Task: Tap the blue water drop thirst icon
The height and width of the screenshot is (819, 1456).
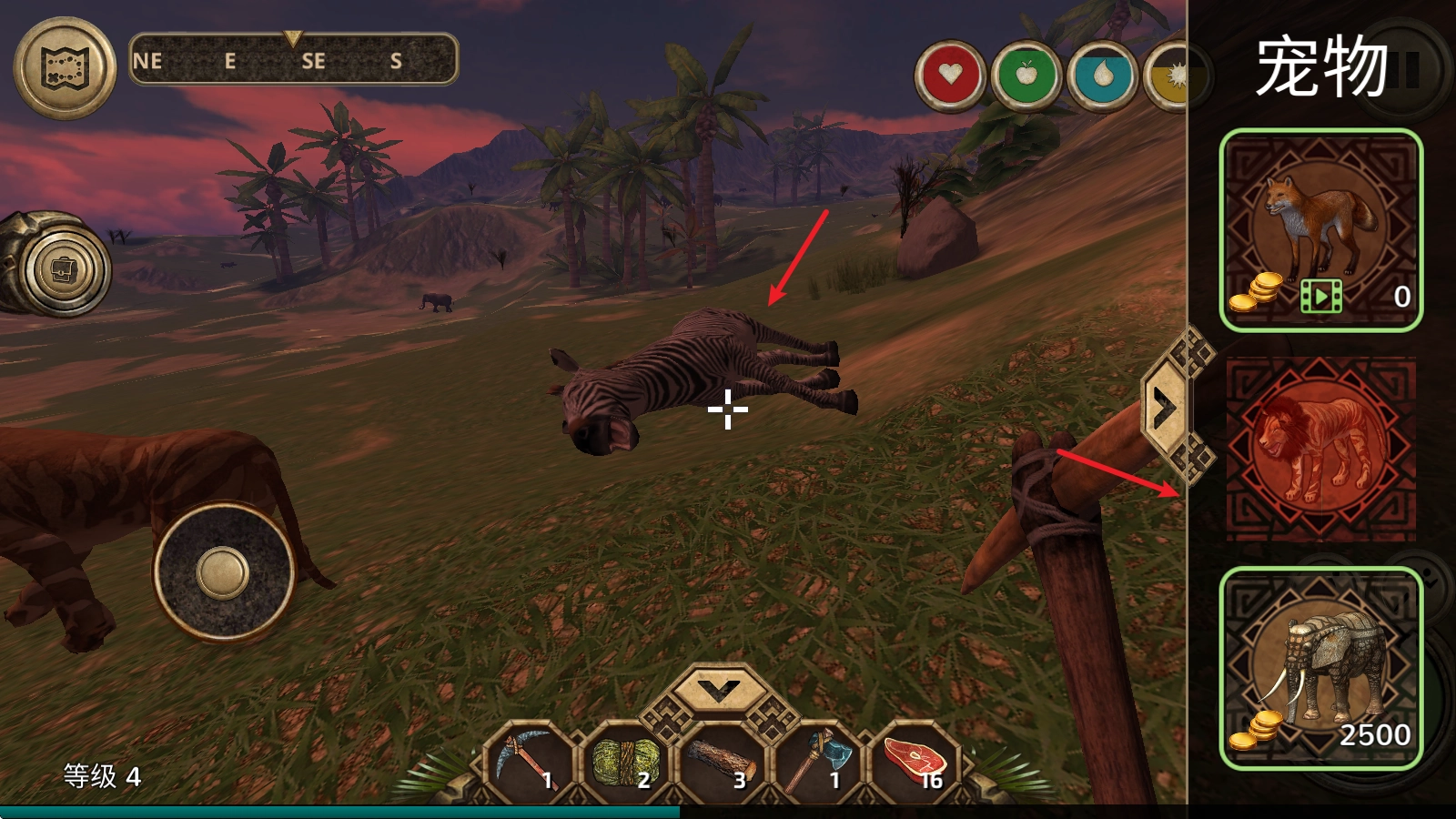Action: (x=1102, y=75)
